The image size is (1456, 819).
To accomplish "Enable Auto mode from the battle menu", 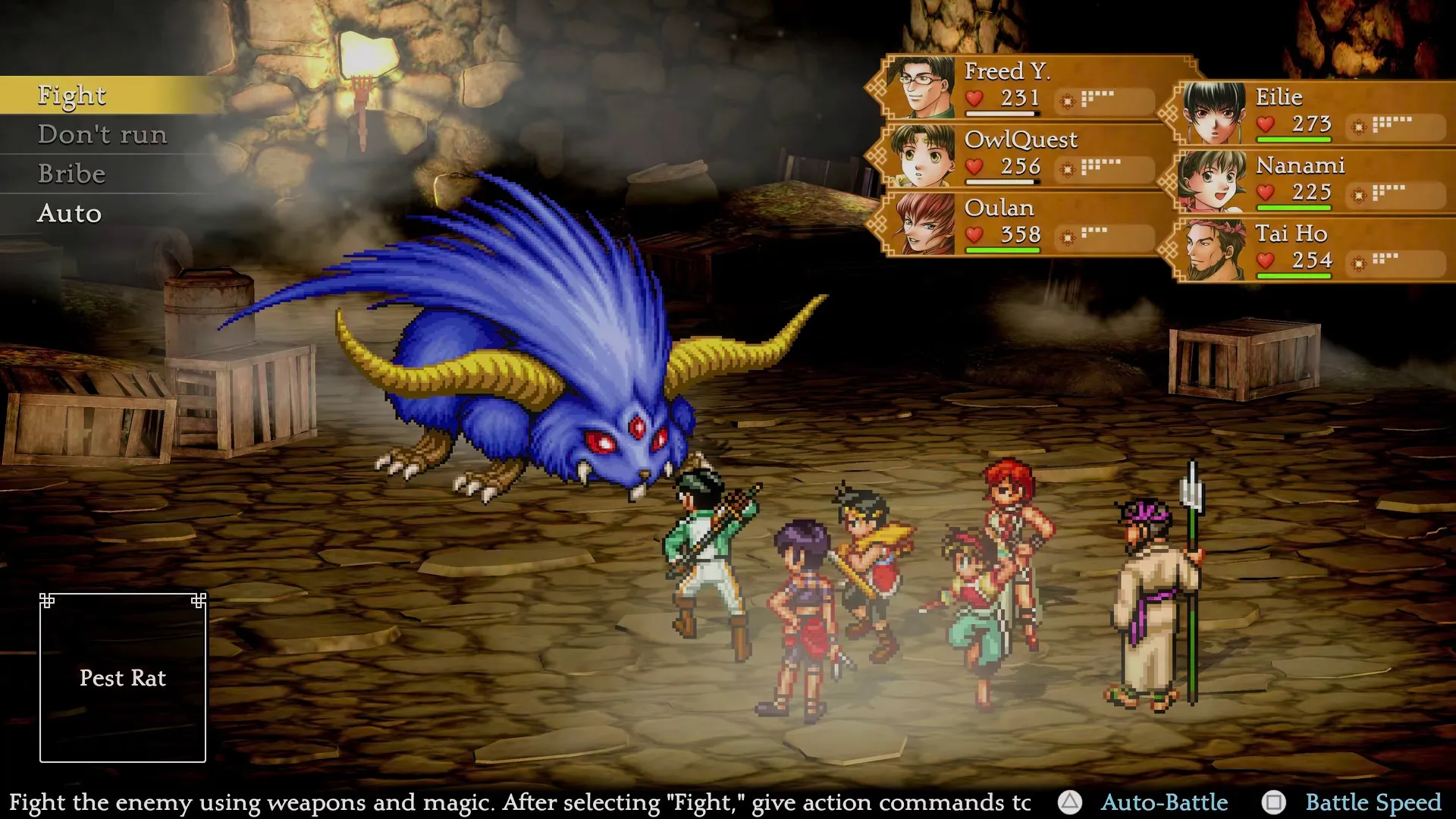I will coord(69,214).
